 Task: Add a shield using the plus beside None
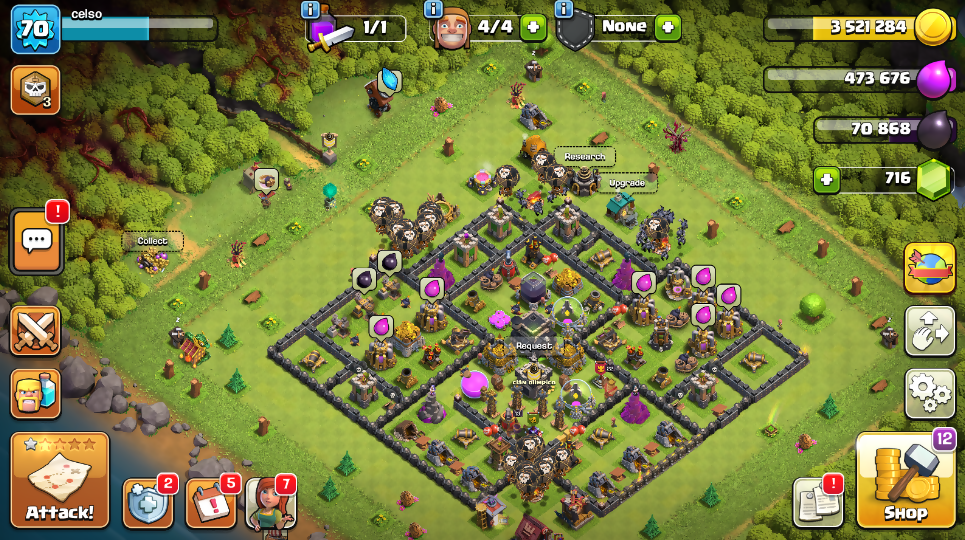667,27
